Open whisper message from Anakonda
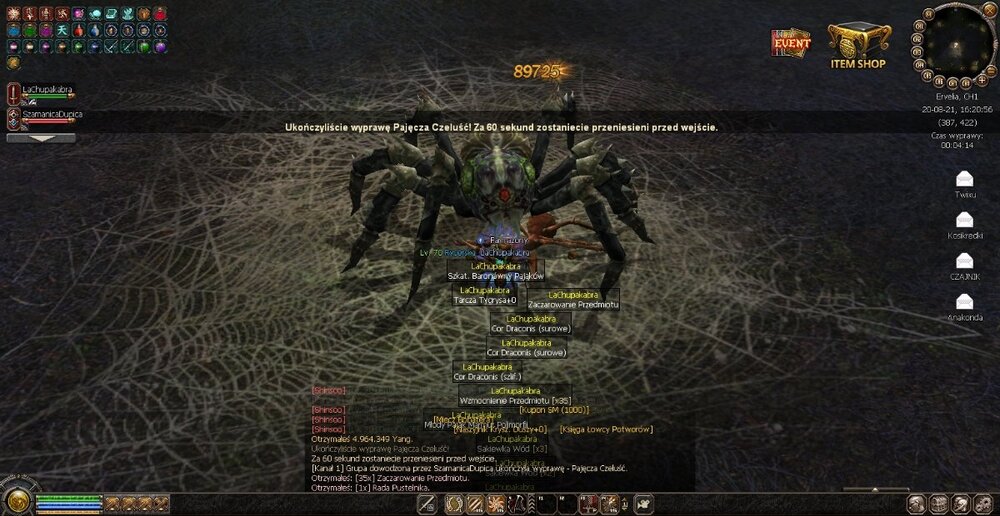The height and width of the screenshot is (516, 1000). coord(964,301)
